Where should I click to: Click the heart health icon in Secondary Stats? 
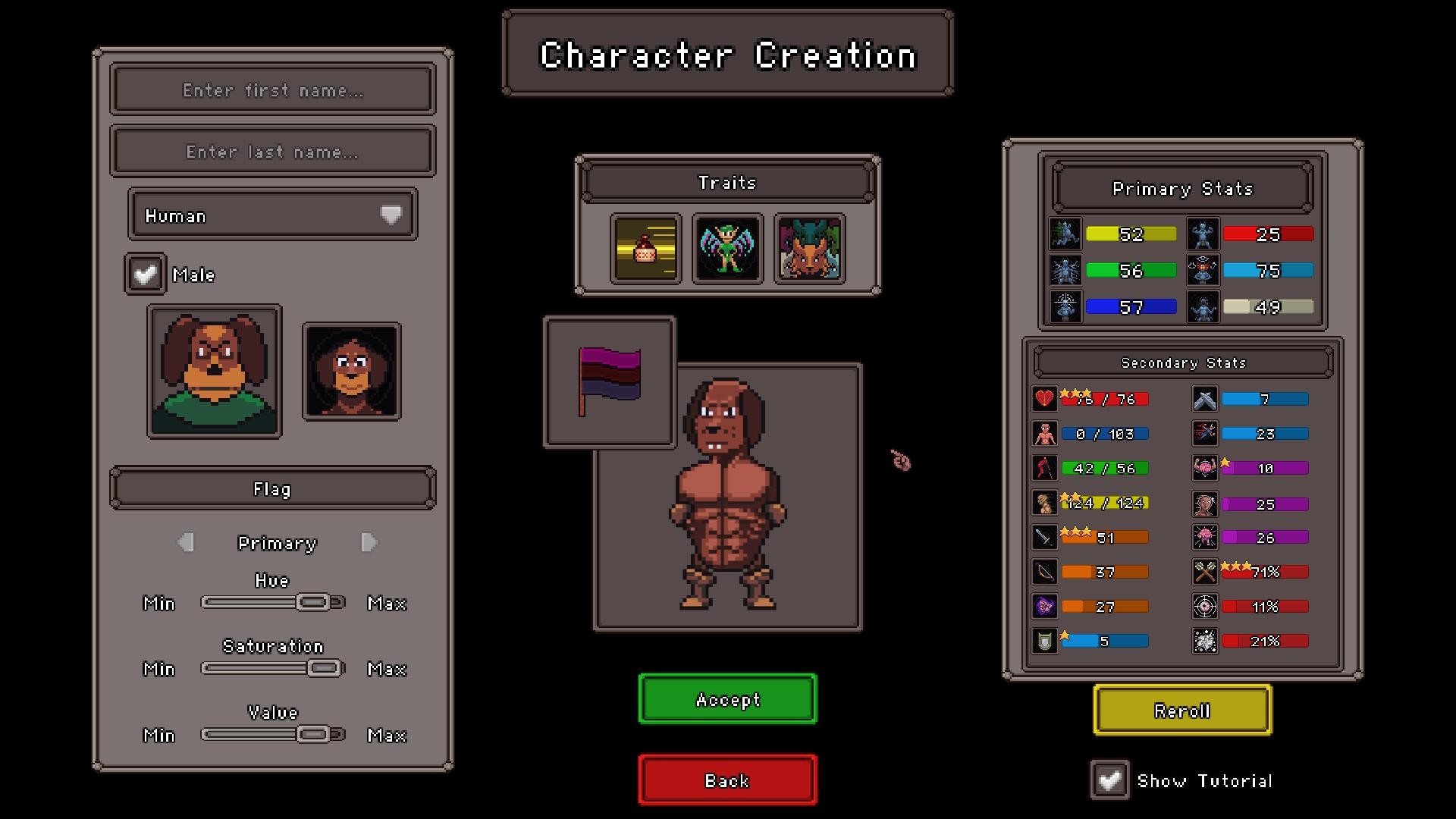coord(1044,398)
